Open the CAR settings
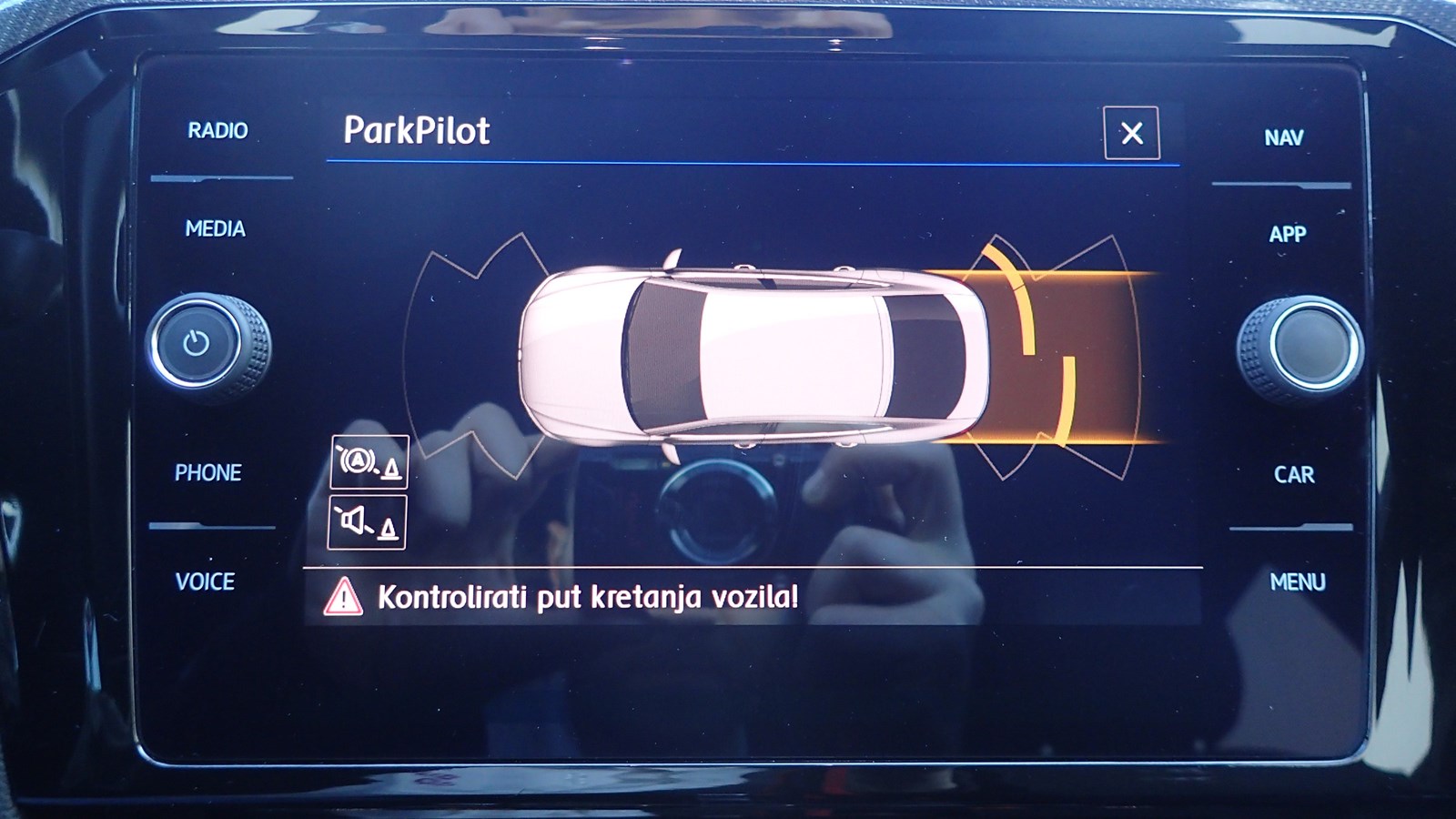Viewport: 1456px width, 819px height. pyautogui.click(x=1293, y=474)
